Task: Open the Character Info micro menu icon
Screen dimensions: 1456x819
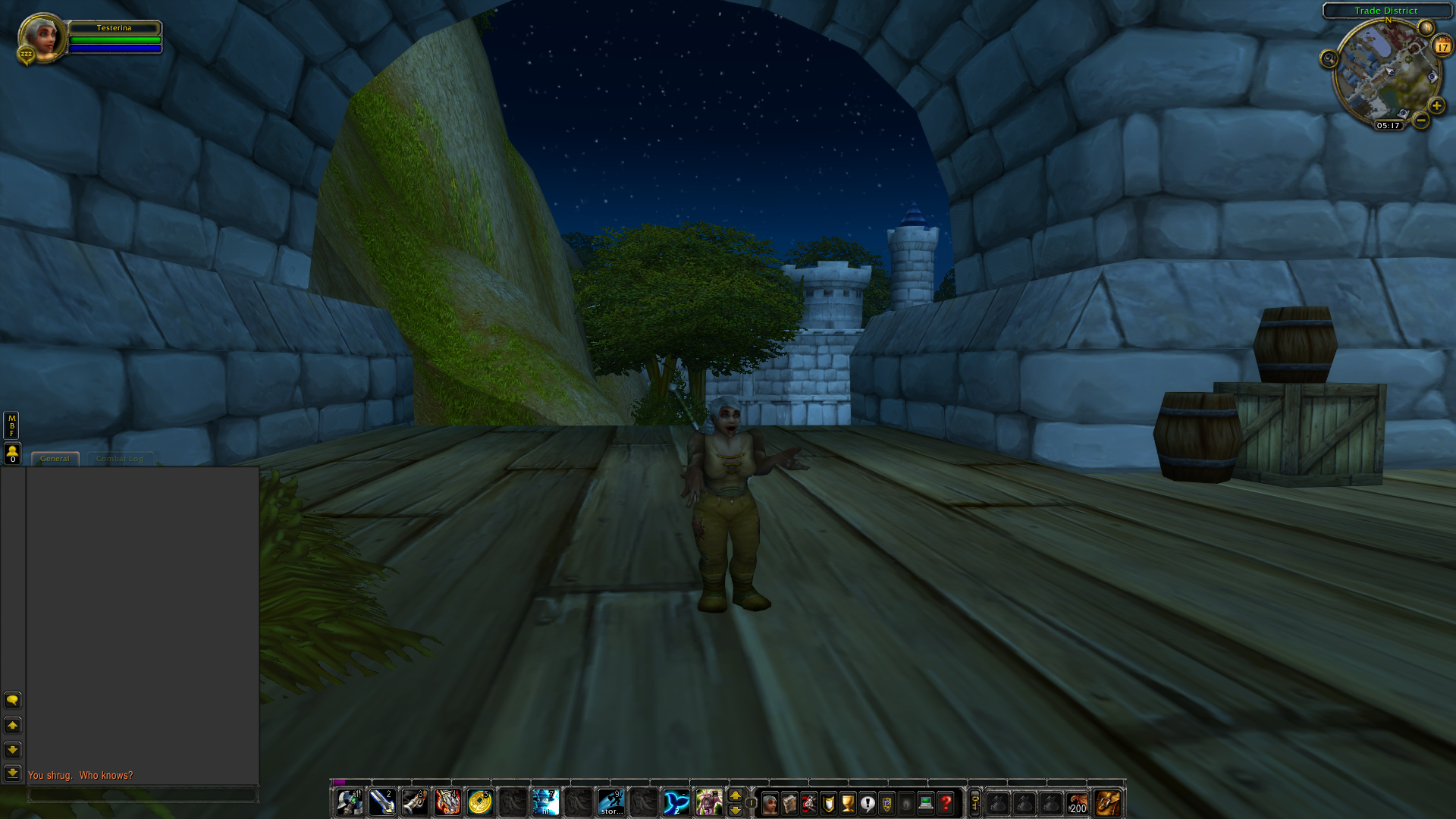Action: tap(770, 804)
